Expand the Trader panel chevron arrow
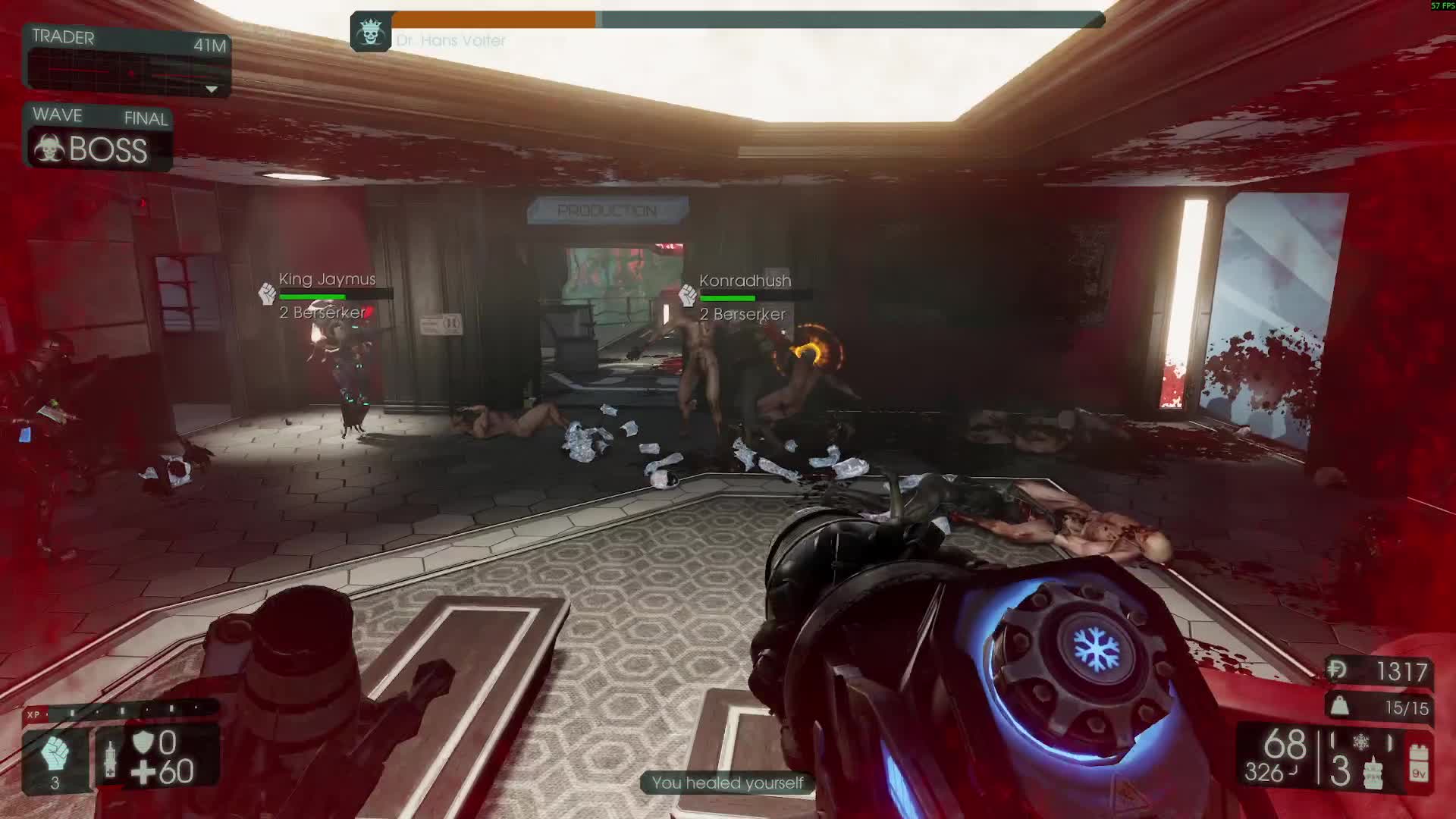The height and width of the screenshot is (819, 1456). tap(212, 90)
